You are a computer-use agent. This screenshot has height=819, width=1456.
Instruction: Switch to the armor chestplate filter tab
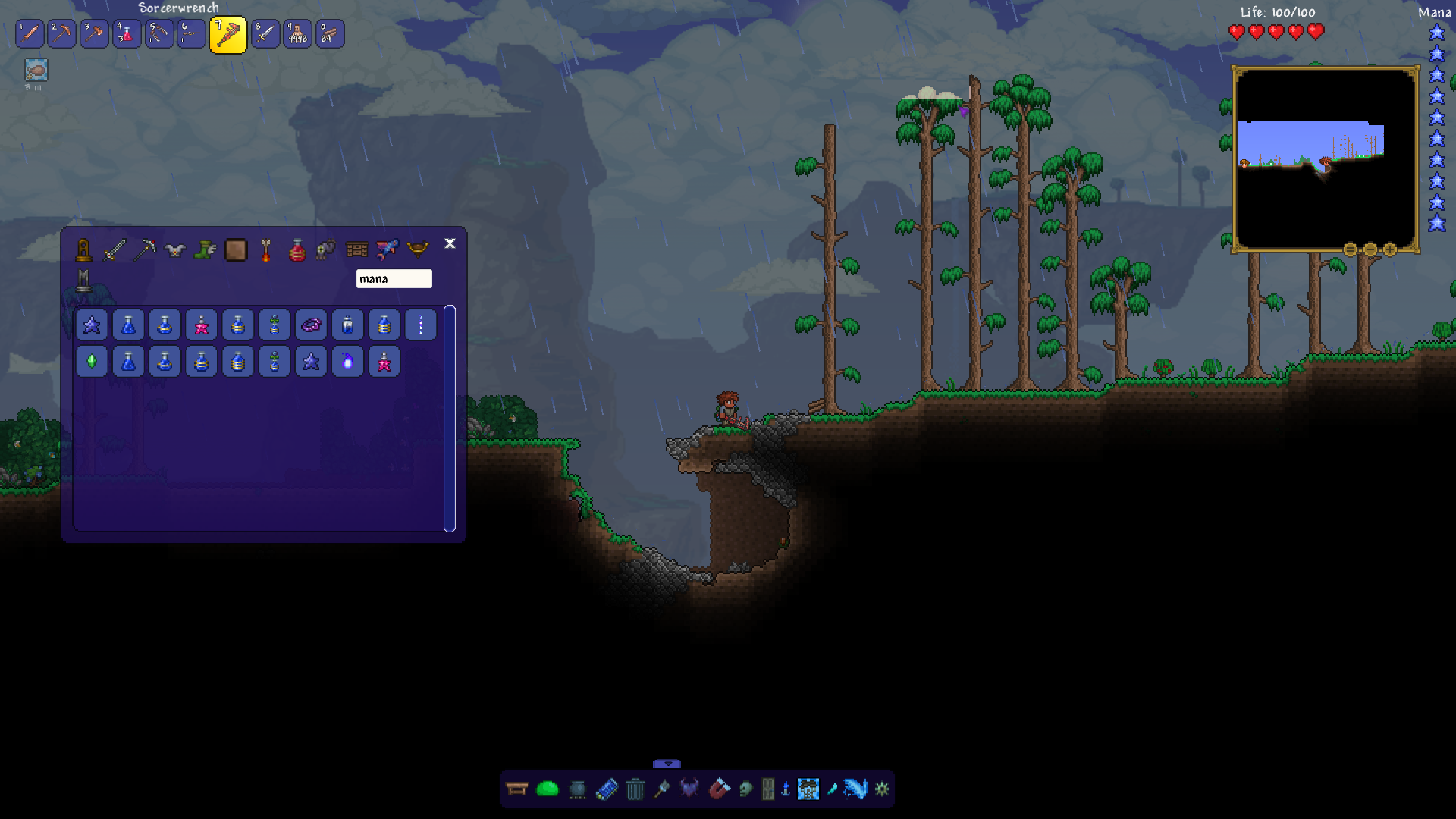174,250
